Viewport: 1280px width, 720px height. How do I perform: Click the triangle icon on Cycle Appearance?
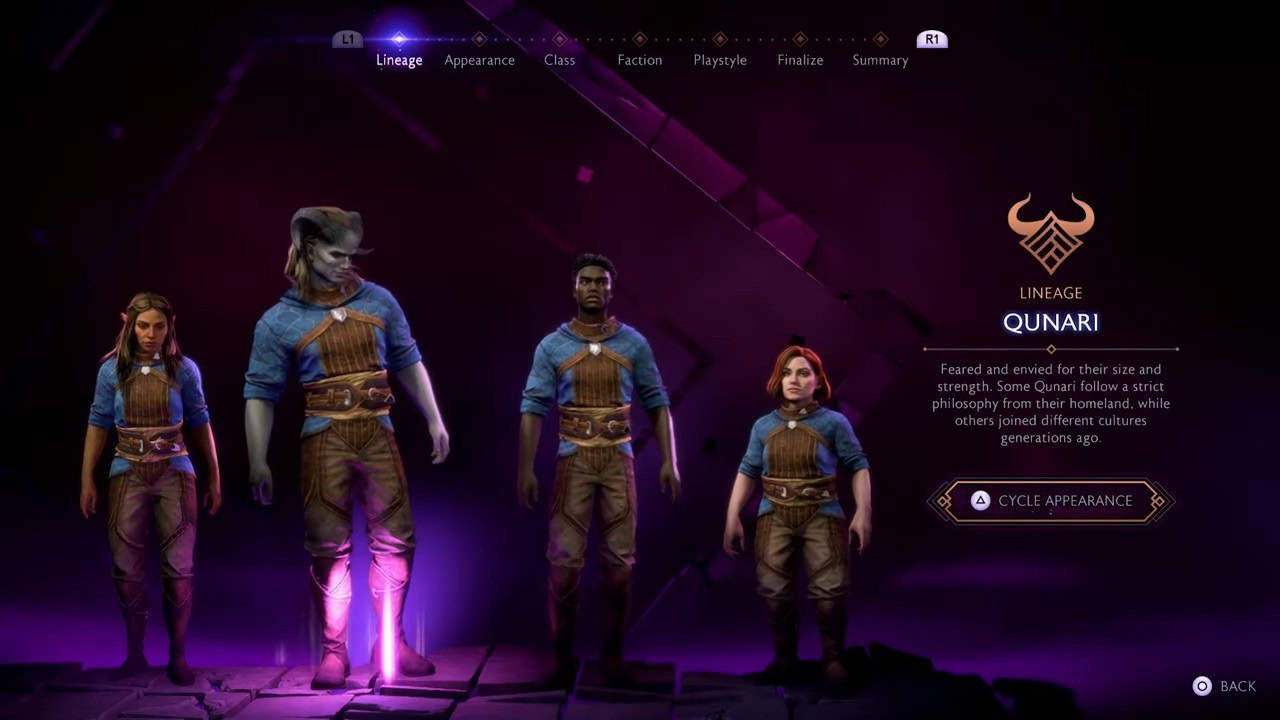[979, 501]
